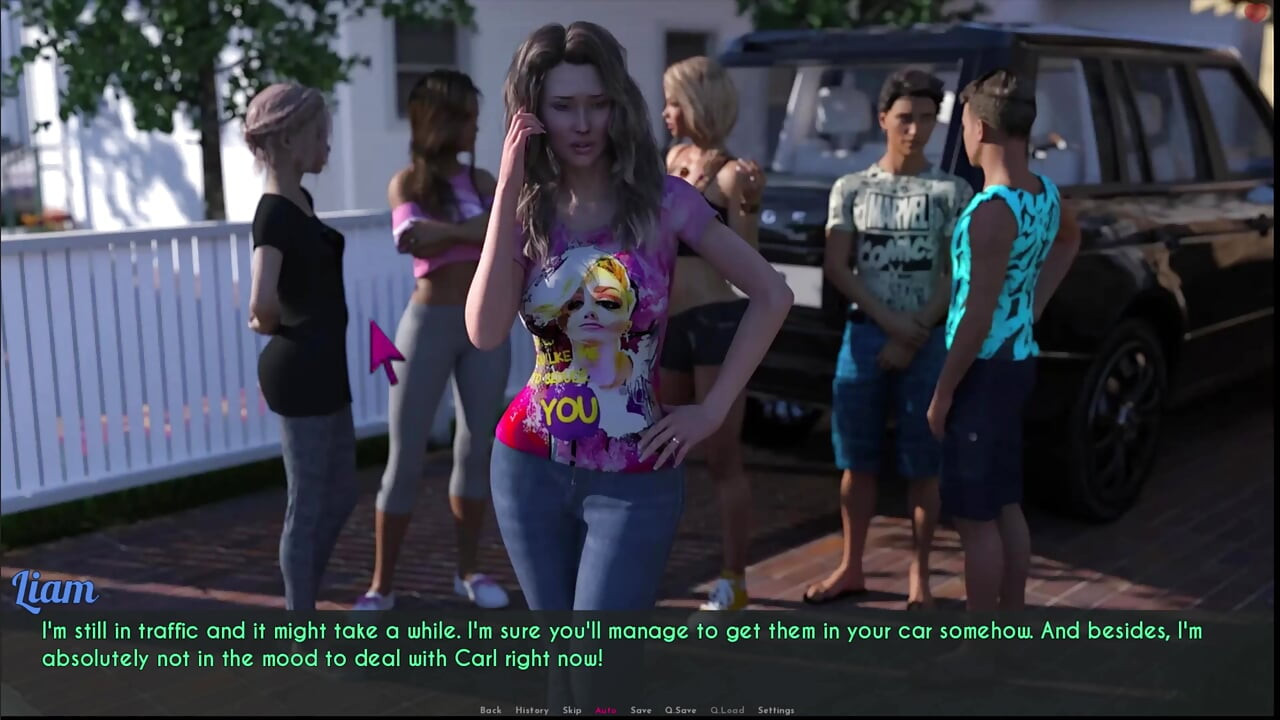Open the Settings screen
1280x720 pixels.
click(776, 710)
